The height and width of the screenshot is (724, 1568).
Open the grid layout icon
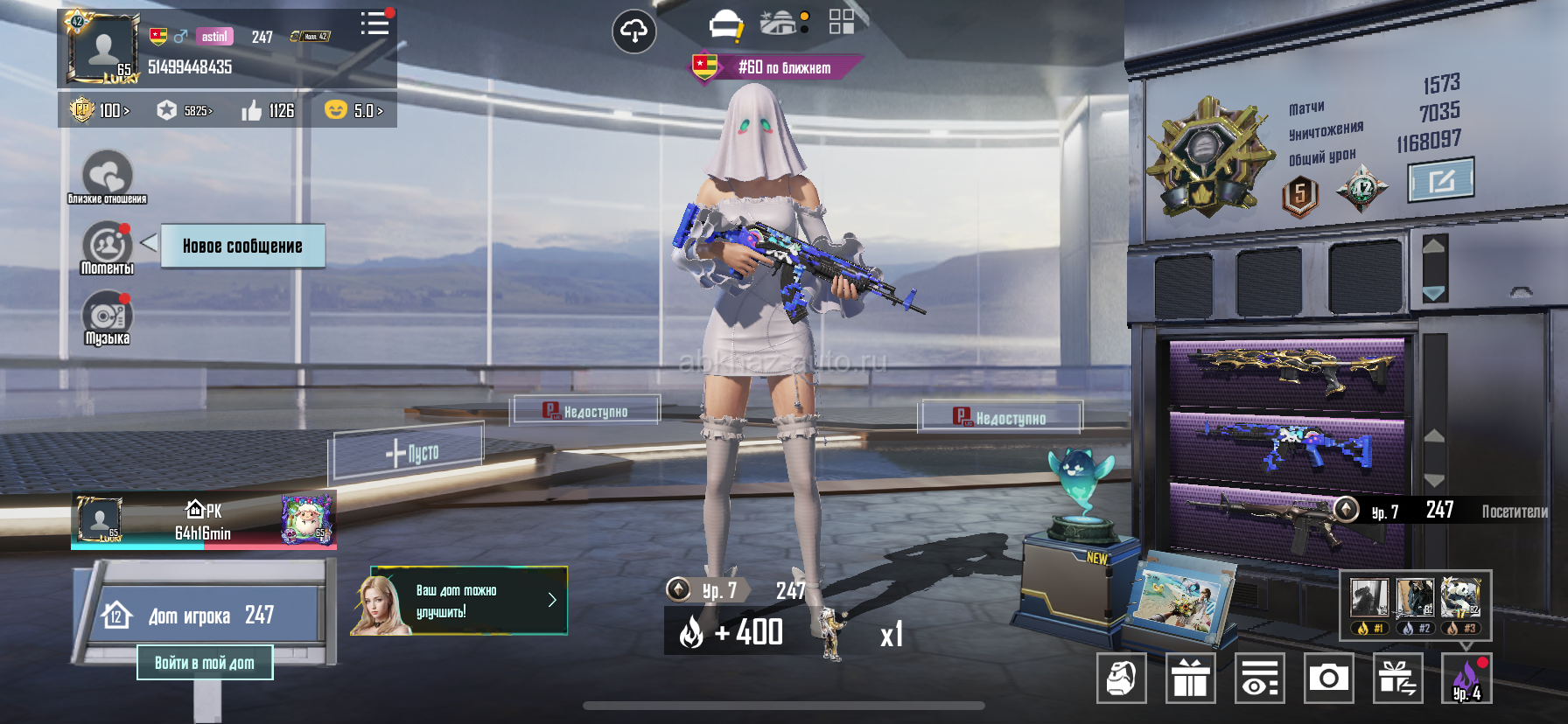click(841, 22)
